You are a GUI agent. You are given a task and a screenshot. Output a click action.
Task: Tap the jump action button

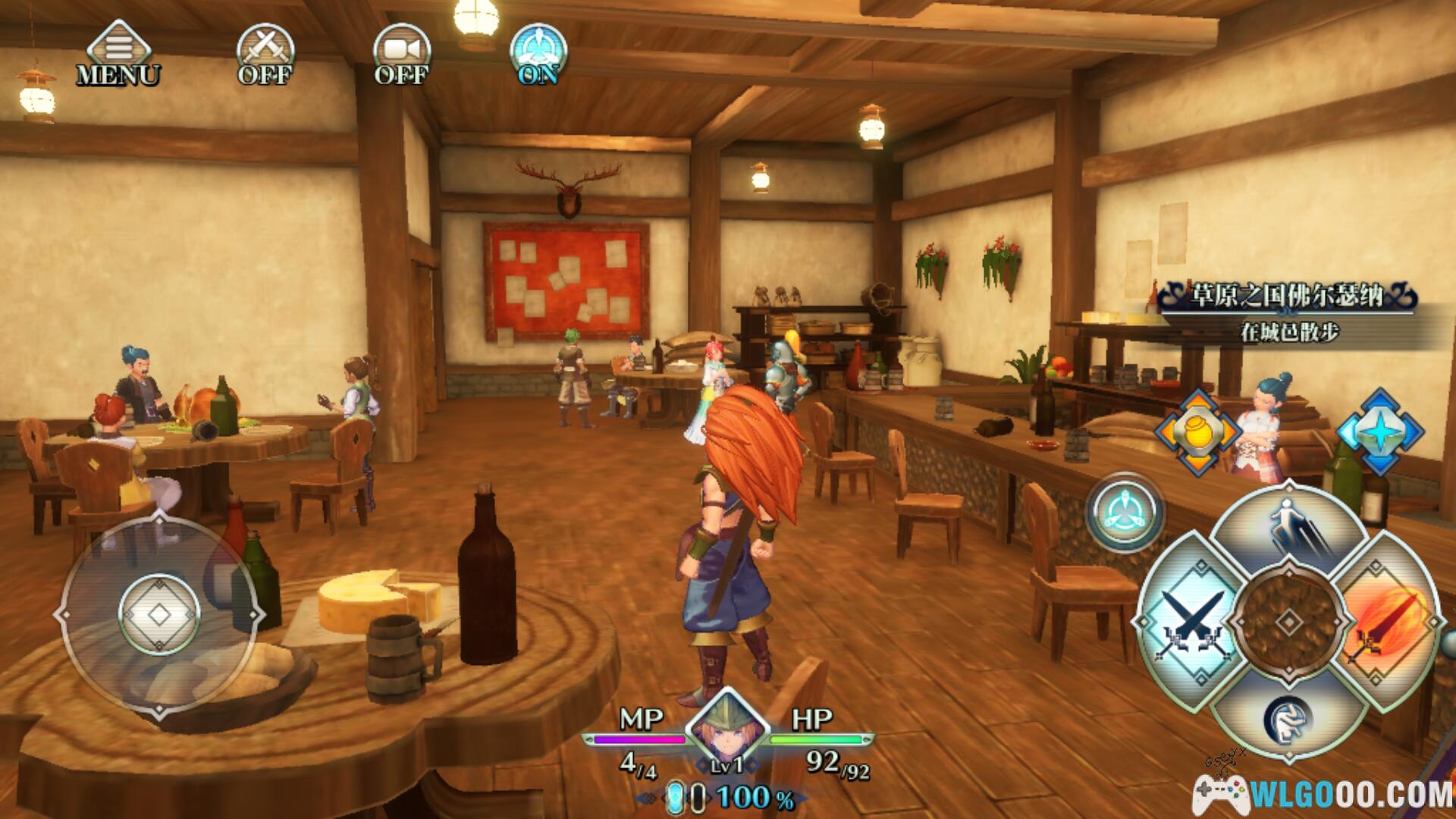1288,529
